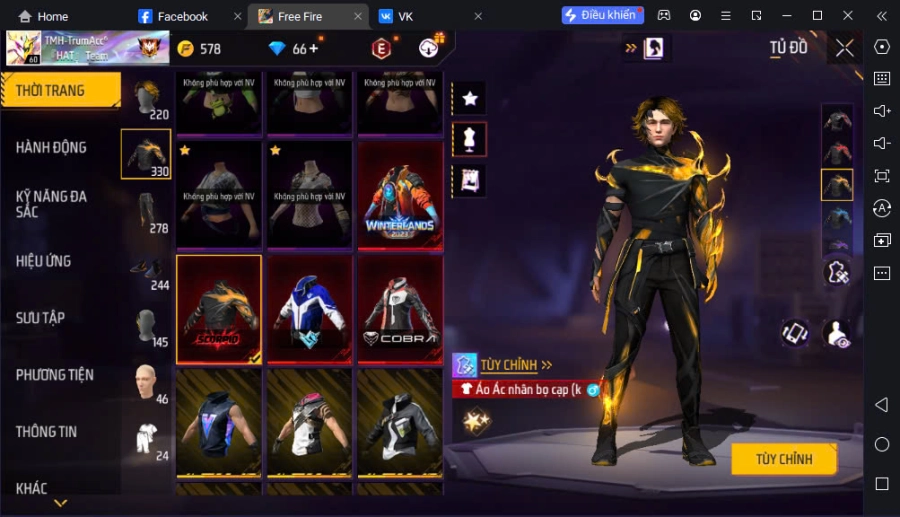Switch to Phương Tiện vehicles tab
Image resolution: width=900 pixels, height=517 pixels.
pos(55,375)
